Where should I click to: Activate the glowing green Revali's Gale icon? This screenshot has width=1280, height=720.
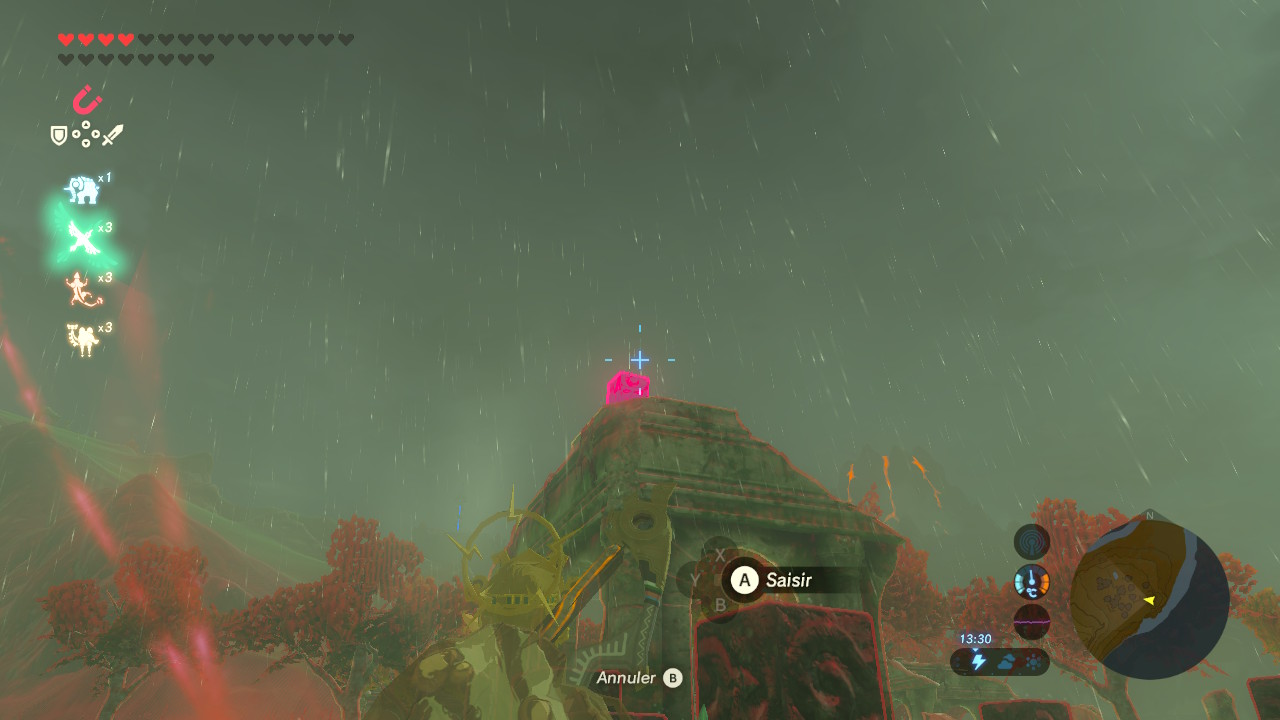[x=80, y=238]
